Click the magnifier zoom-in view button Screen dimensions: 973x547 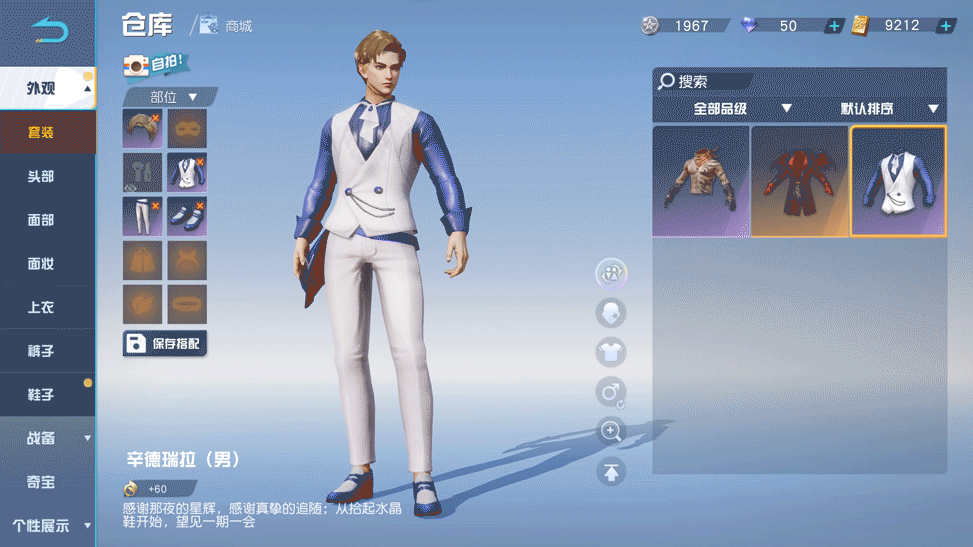tap(611, 432)
